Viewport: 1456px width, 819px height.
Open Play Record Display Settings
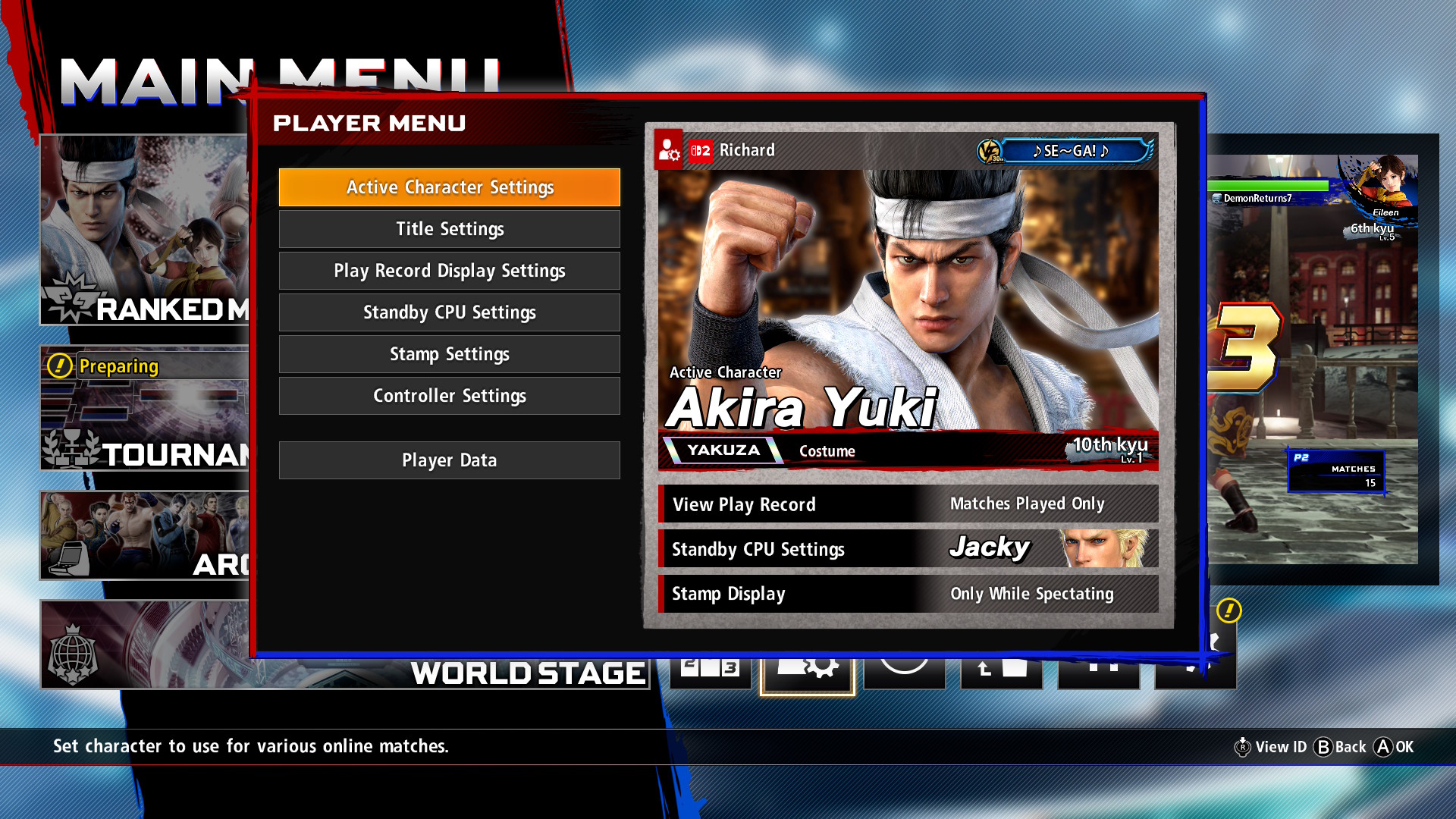click(449, 271)
